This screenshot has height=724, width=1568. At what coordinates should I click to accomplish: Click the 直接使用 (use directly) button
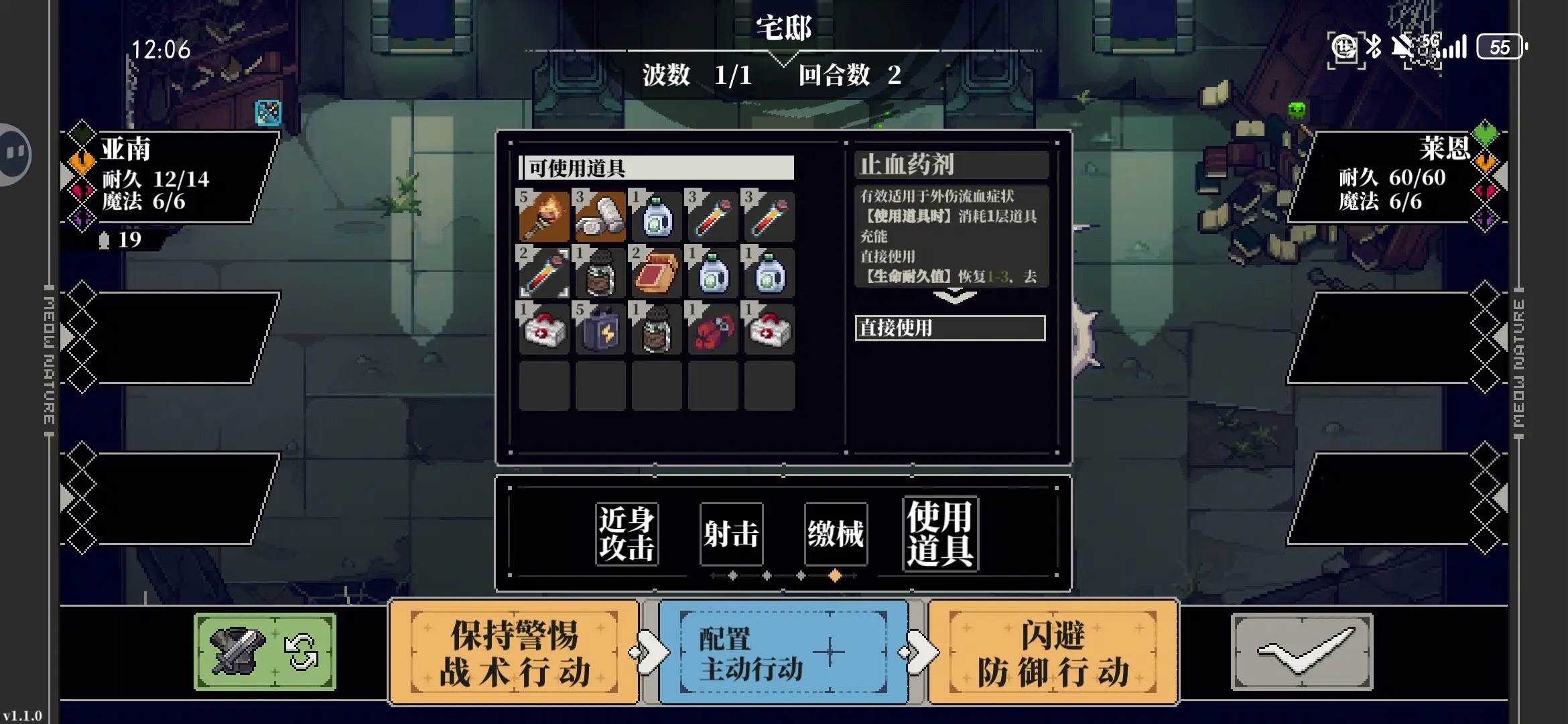click(950, 328)
